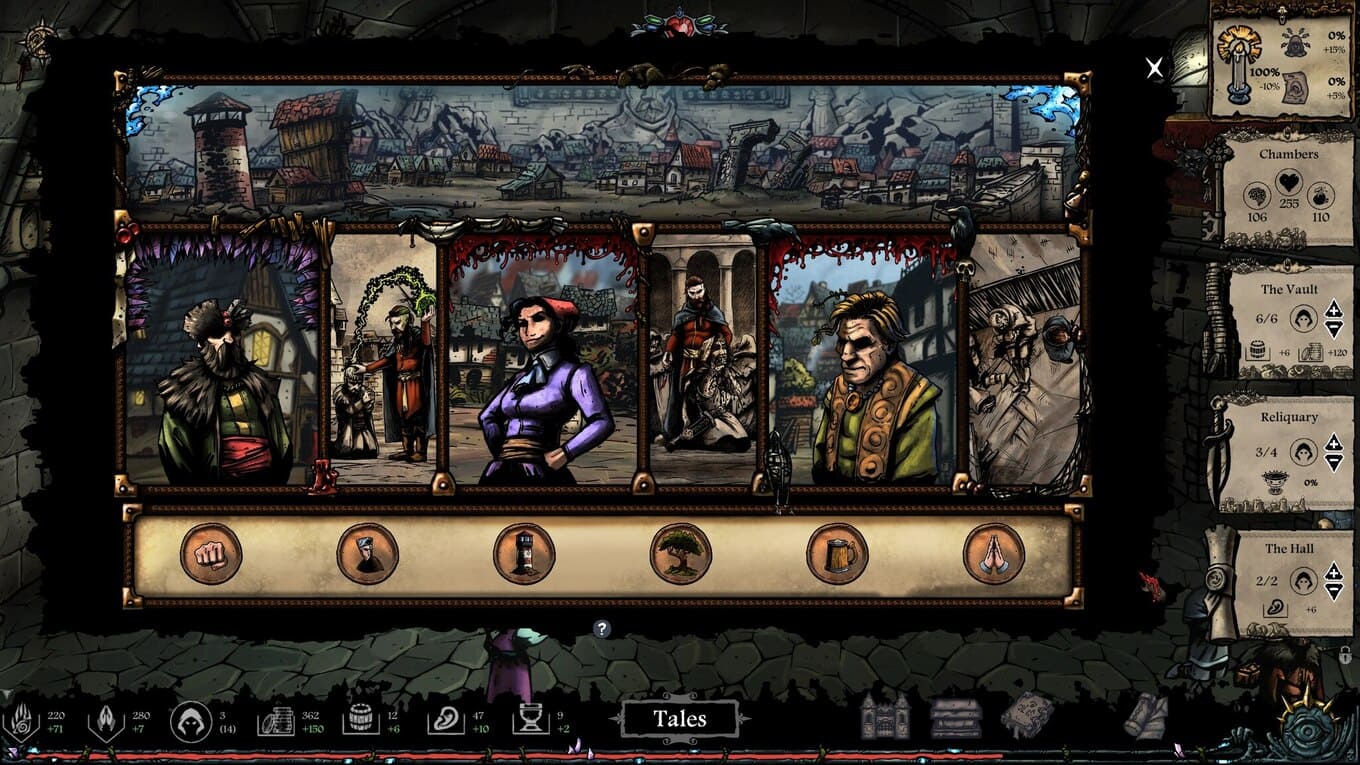Select the clenched fist icon
The width and height of the screenshot is (1360, 765).
[211, 554]
